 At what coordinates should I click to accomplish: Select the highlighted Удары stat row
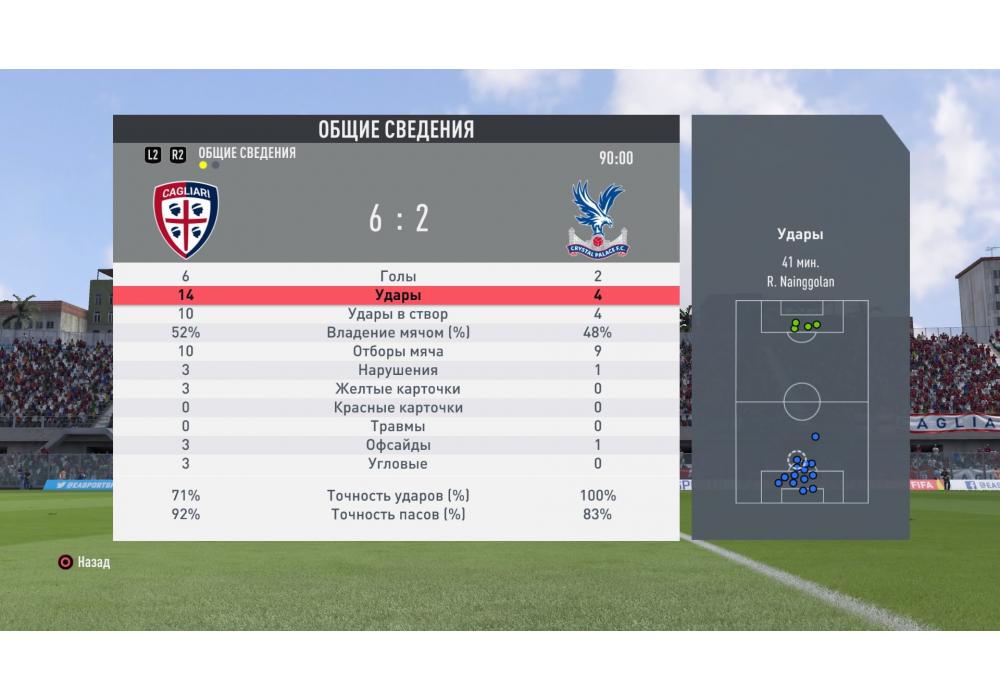tap(397, 296)
